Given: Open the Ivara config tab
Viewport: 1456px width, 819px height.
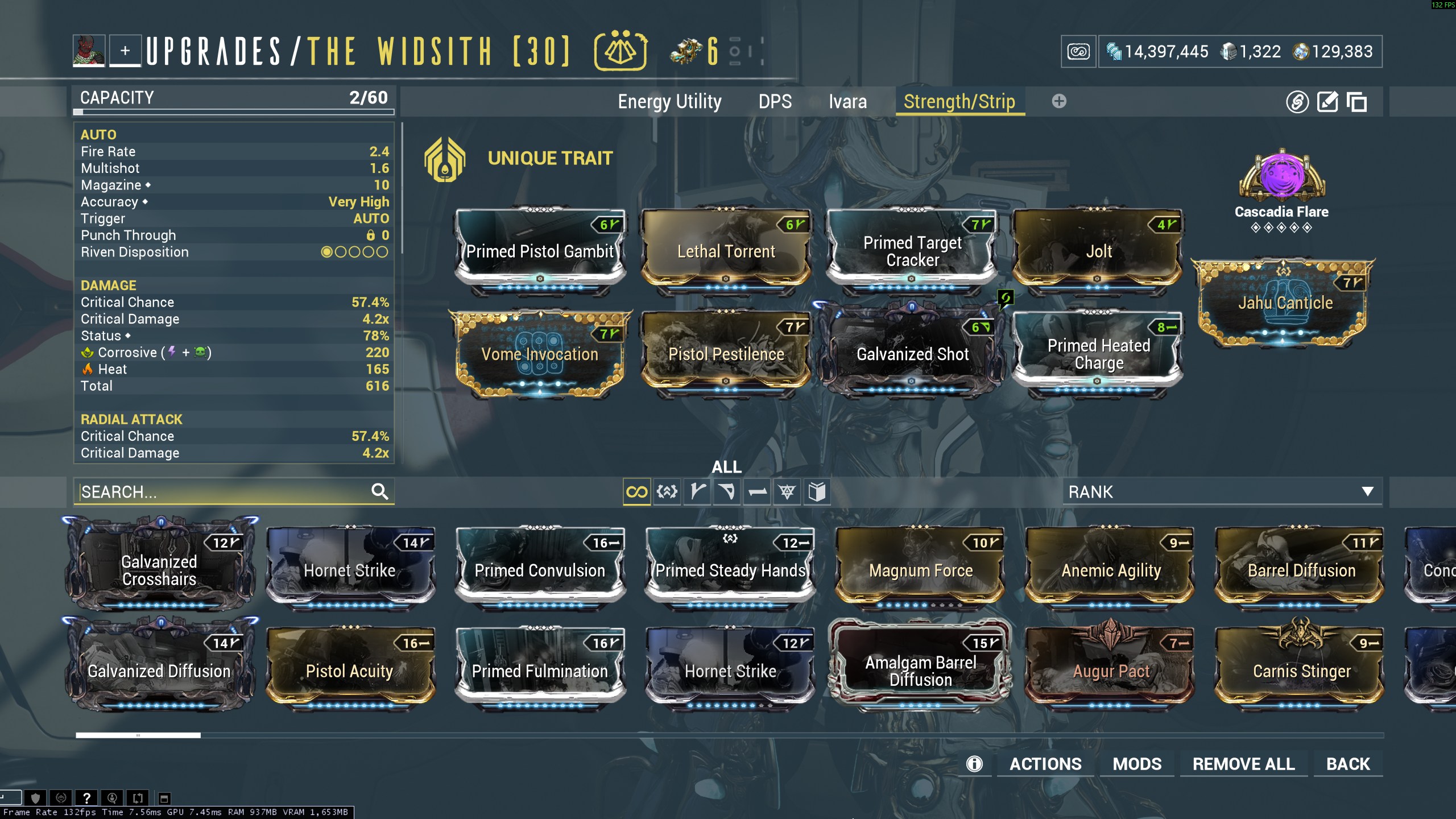Looking at the screenshot, I should tap(847, 102).
